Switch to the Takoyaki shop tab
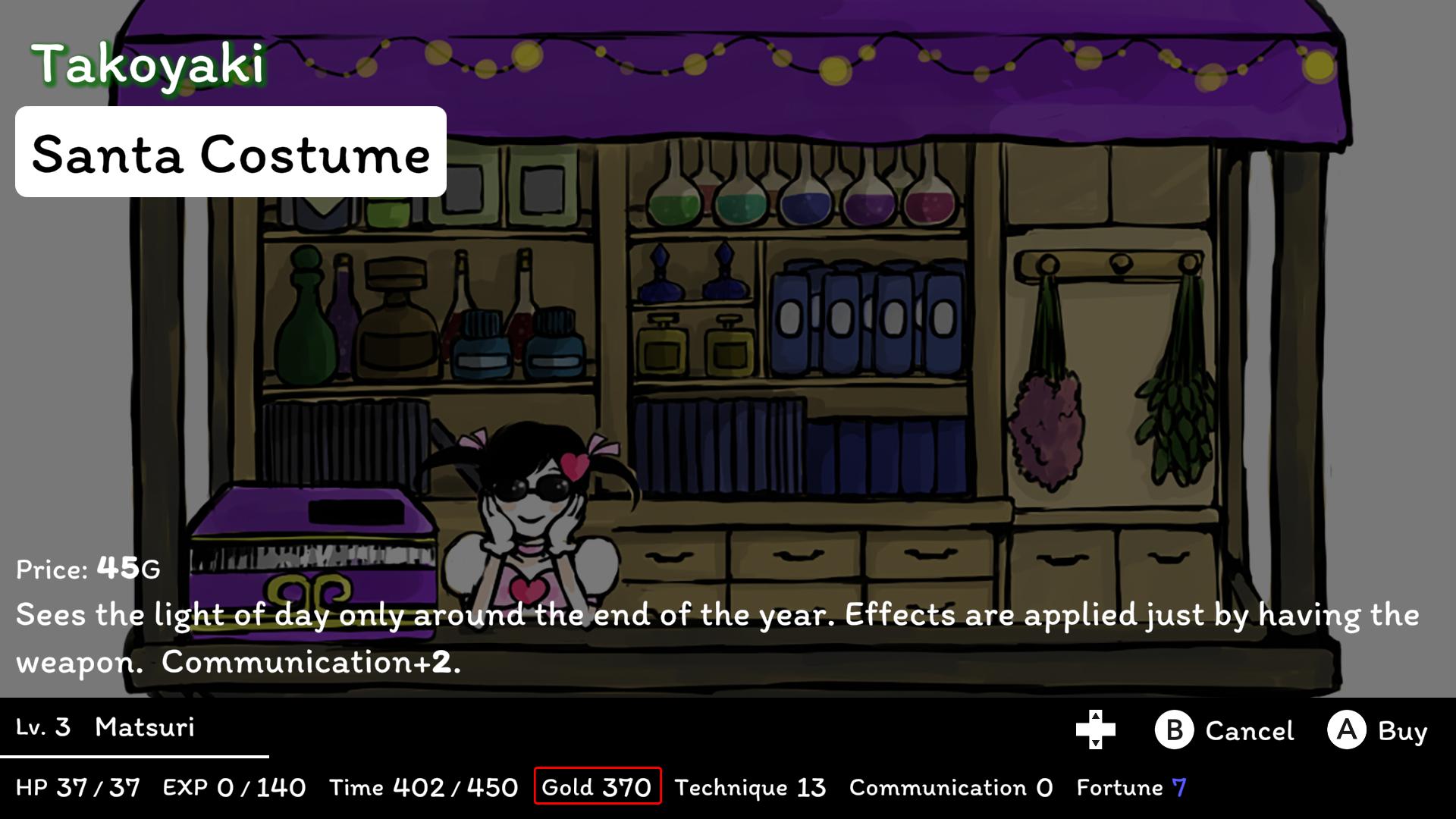This screenshot has width=1456, height=819. coord(148,64)
